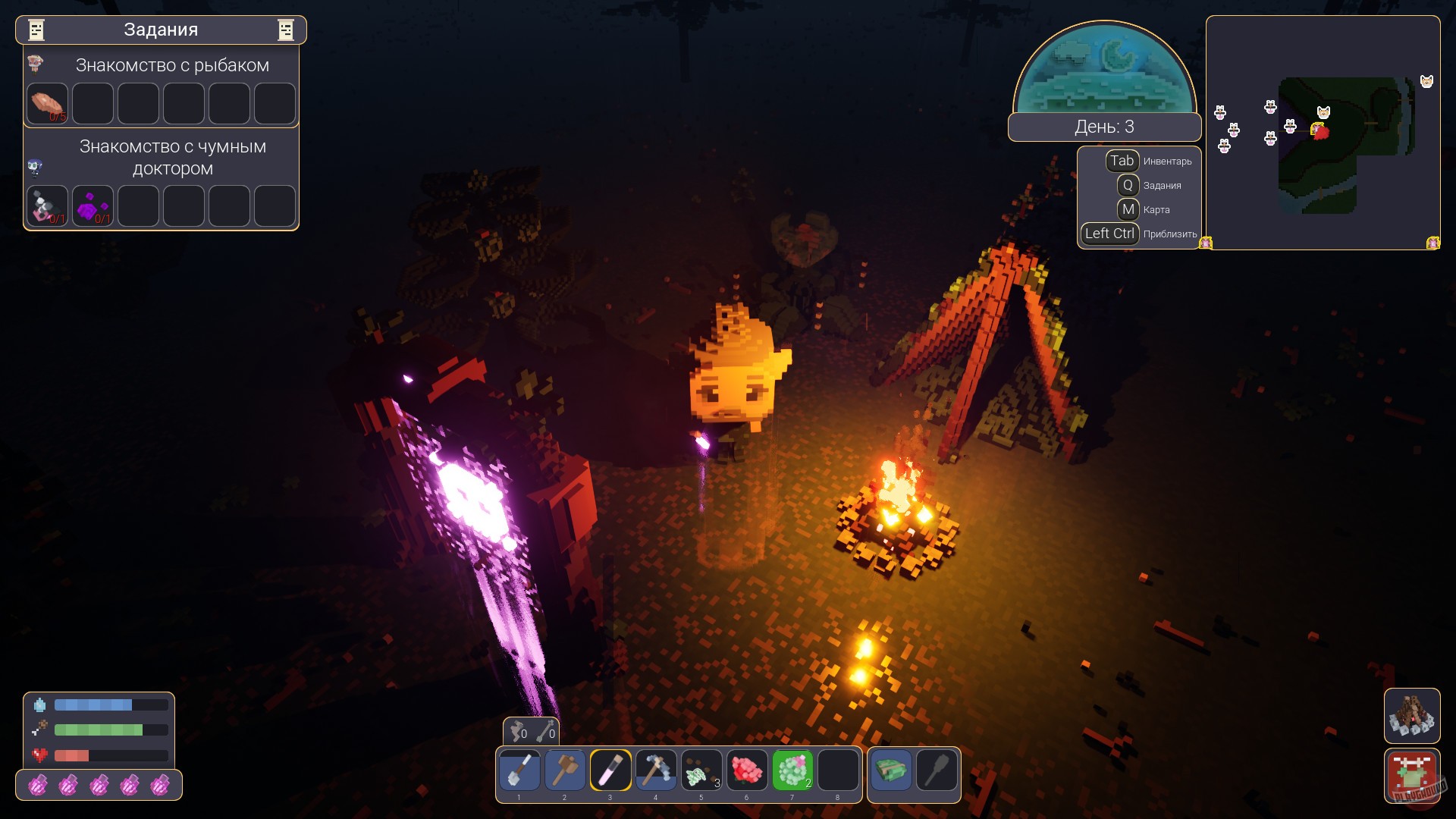This screenshot has width=1456, height=819.
Task: Click the fisherman portrait on the quest panel
Action: [x=36, y=64]
